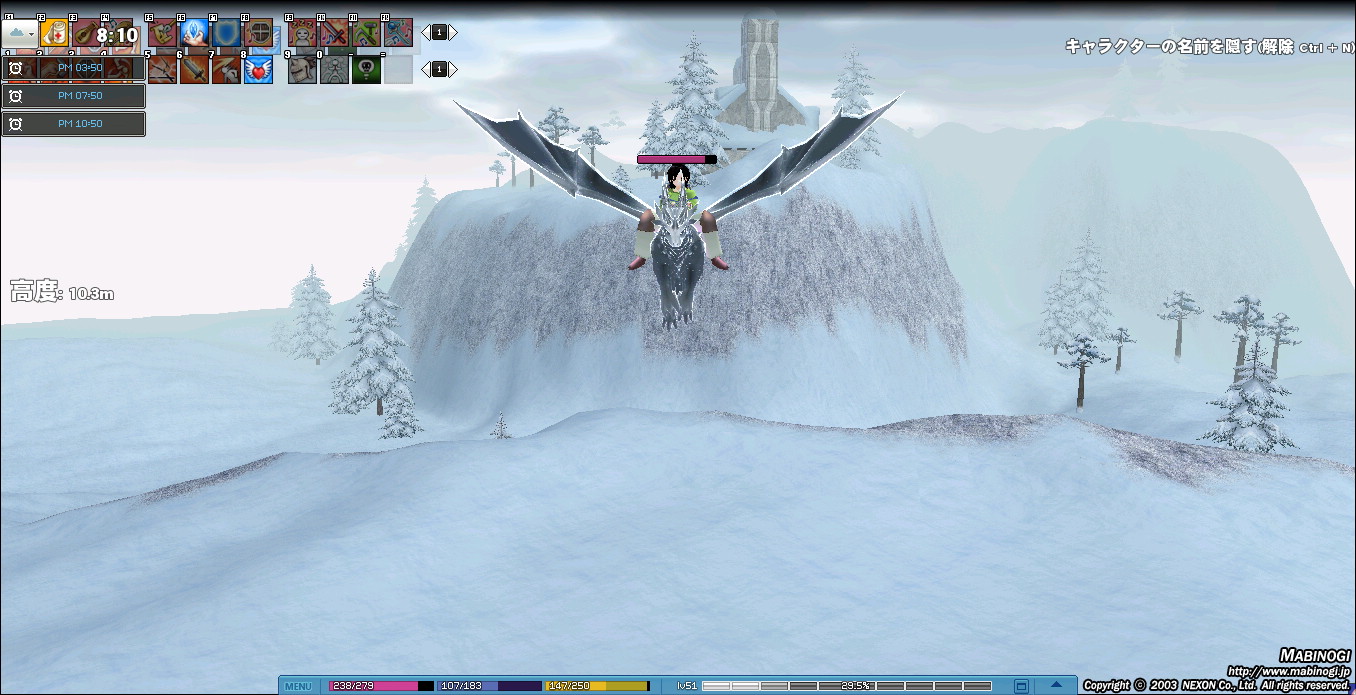This screenshot has height=695, width=1356.
Task: Activate the hammer with music notes skill
Action: (365, 33)
